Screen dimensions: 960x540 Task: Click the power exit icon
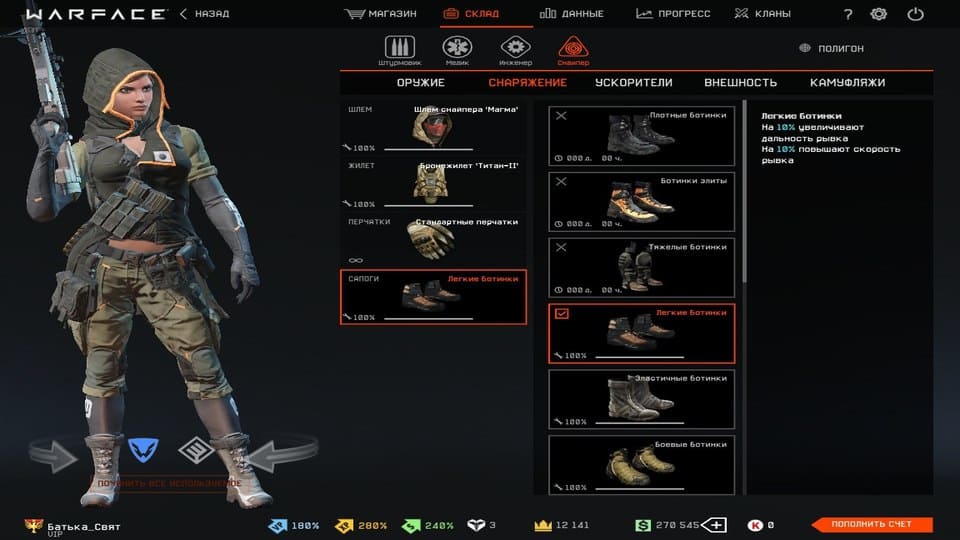coord(915,14)
